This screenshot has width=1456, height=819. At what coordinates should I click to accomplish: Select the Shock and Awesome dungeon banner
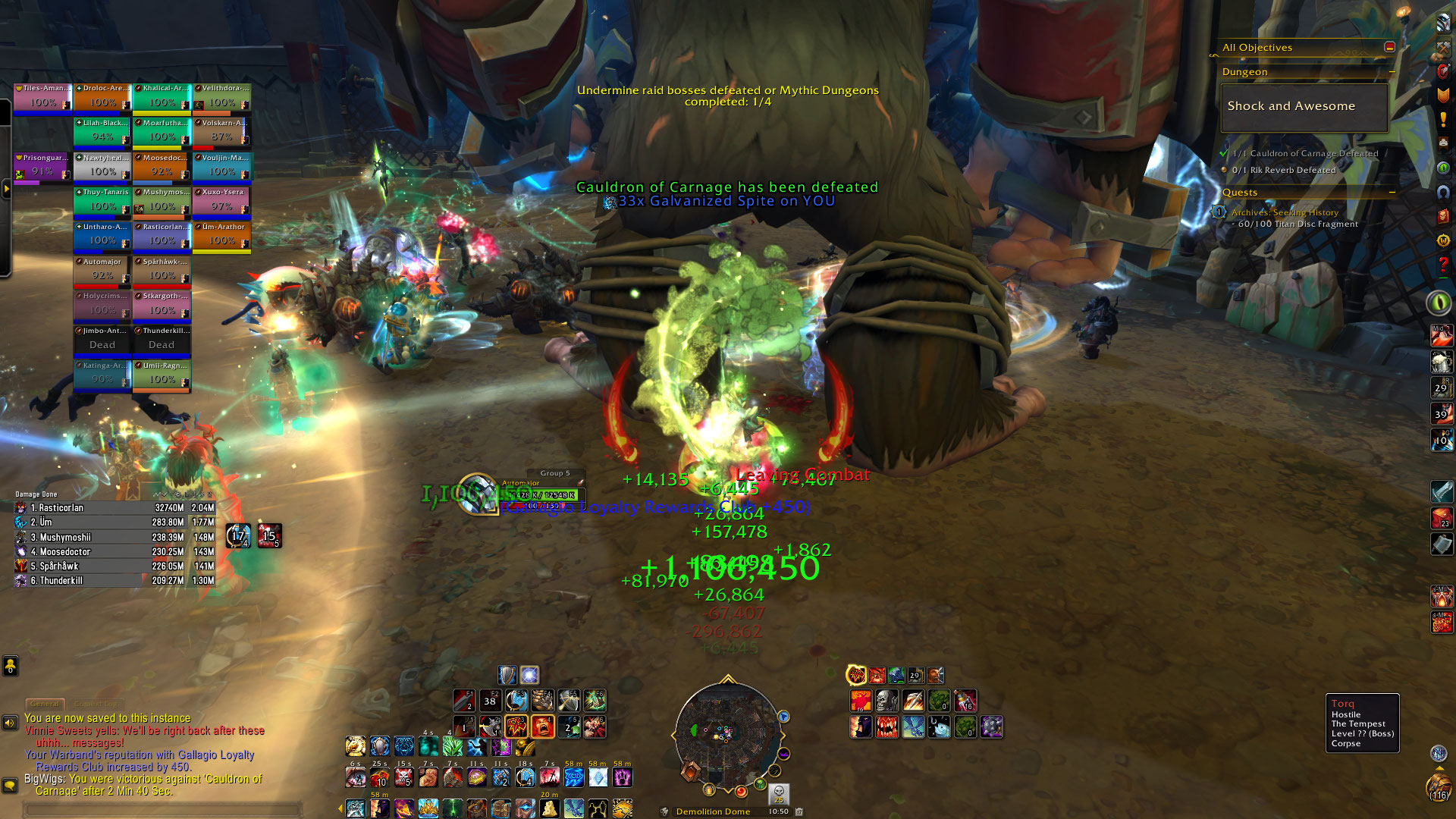pyautogui.click(x=1304, y=107)
